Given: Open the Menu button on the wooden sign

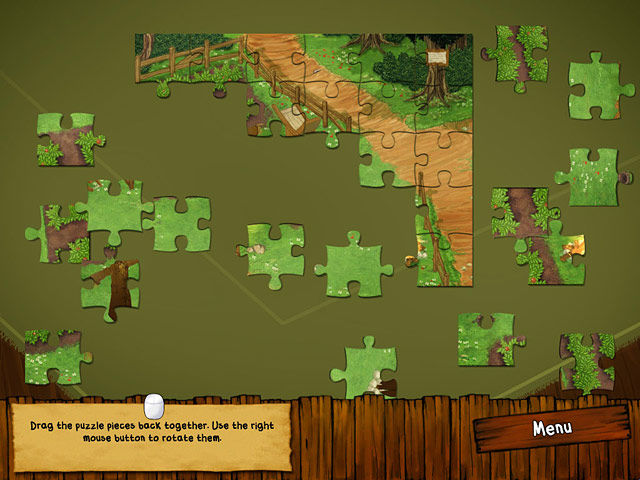Looking at the screenshot, I should [x=551, y=428].
